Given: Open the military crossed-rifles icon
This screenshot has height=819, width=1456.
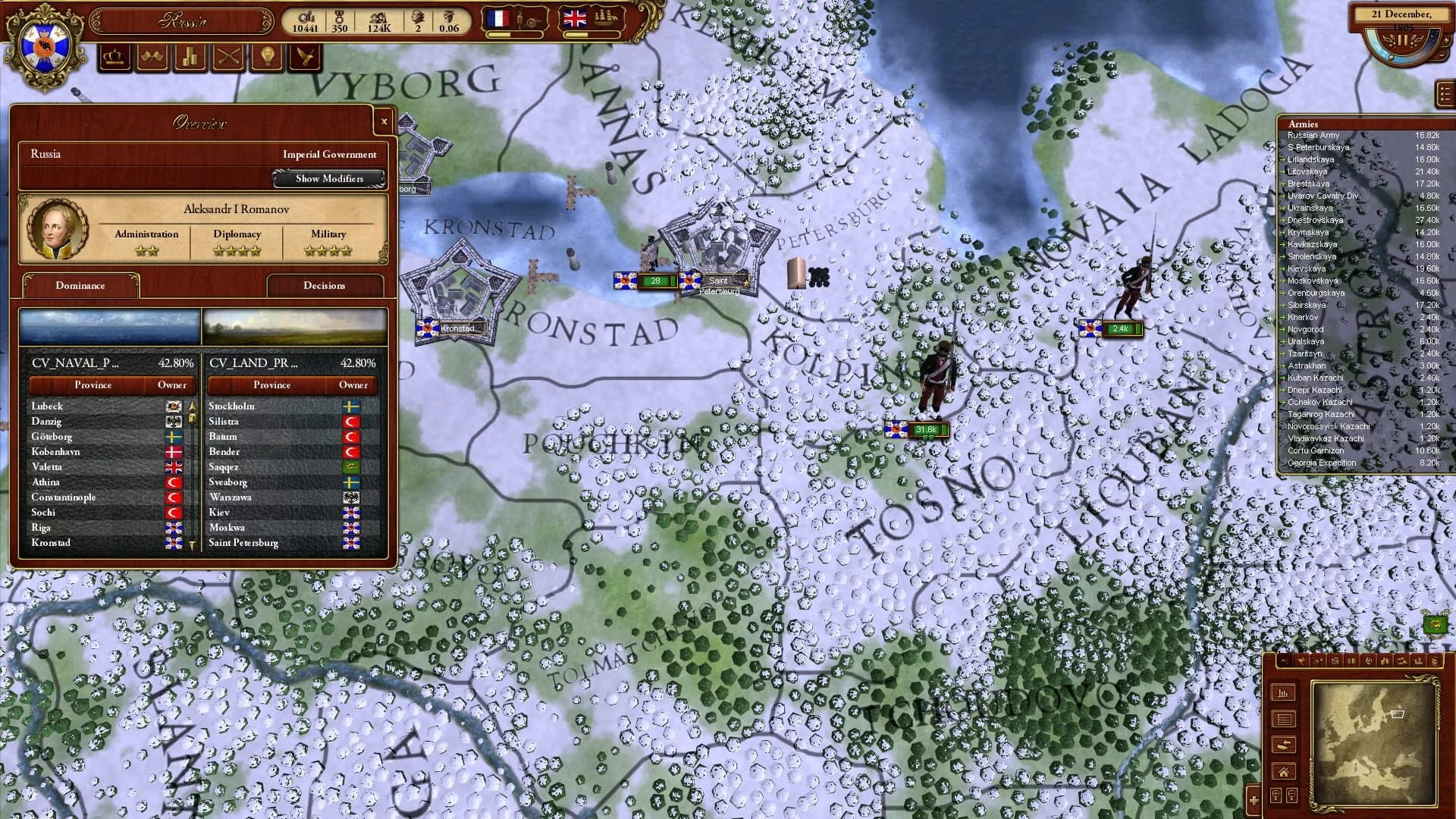Looking at the screenshot, I should [227, 57].
